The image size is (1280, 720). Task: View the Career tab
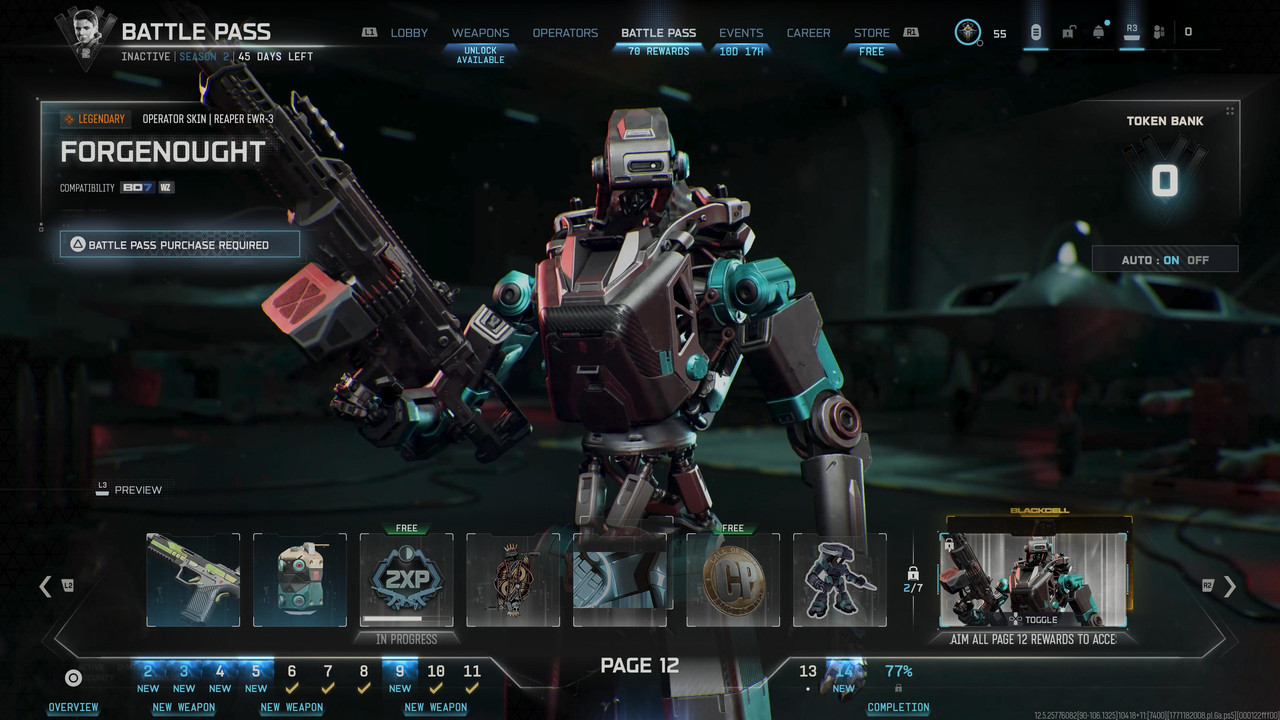click(x=808, y=33)
